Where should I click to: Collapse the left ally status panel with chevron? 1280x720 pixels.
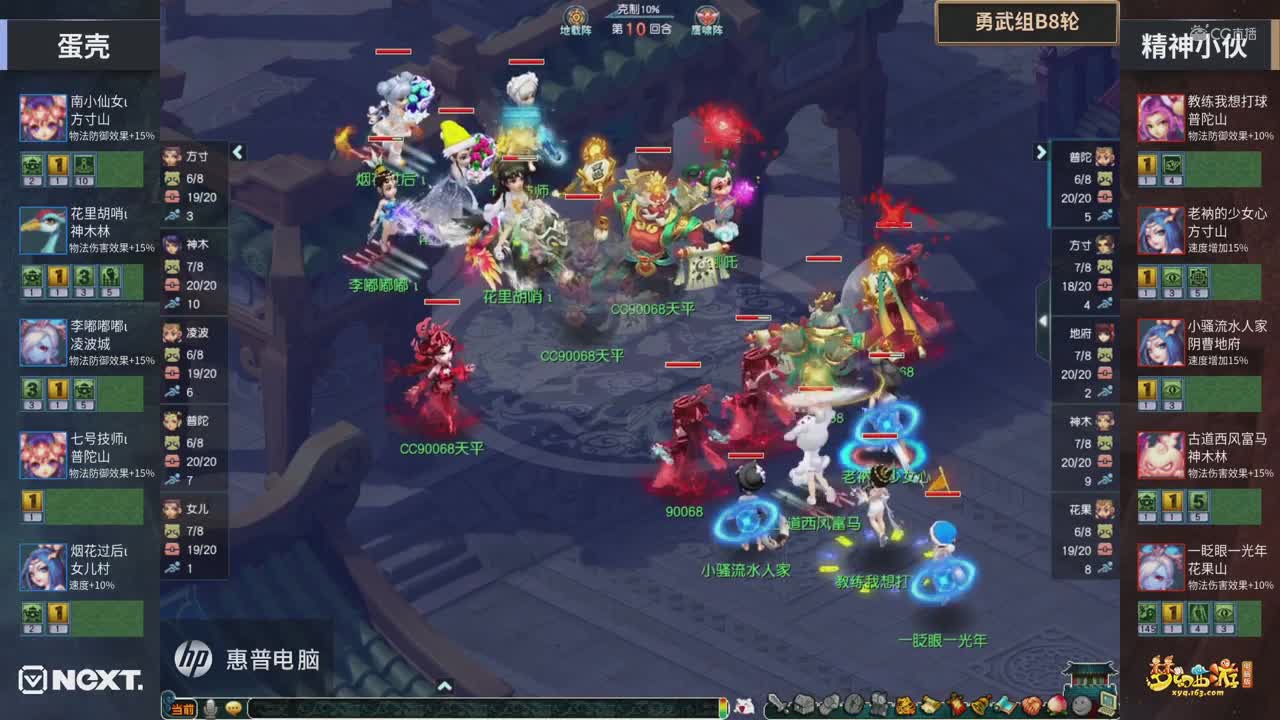(x=238, y=154)
